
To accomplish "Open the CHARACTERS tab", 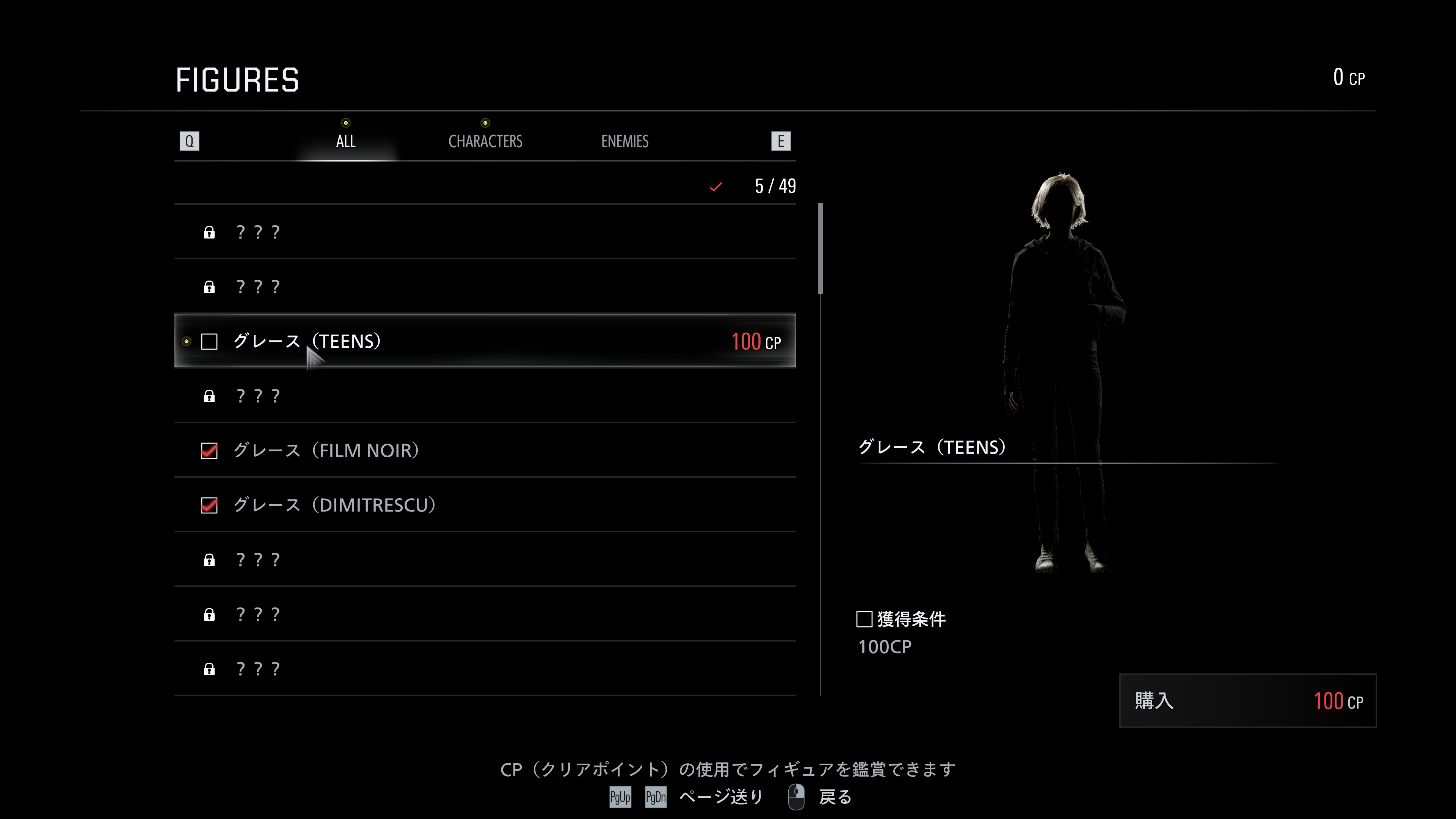I will [485, 141].
